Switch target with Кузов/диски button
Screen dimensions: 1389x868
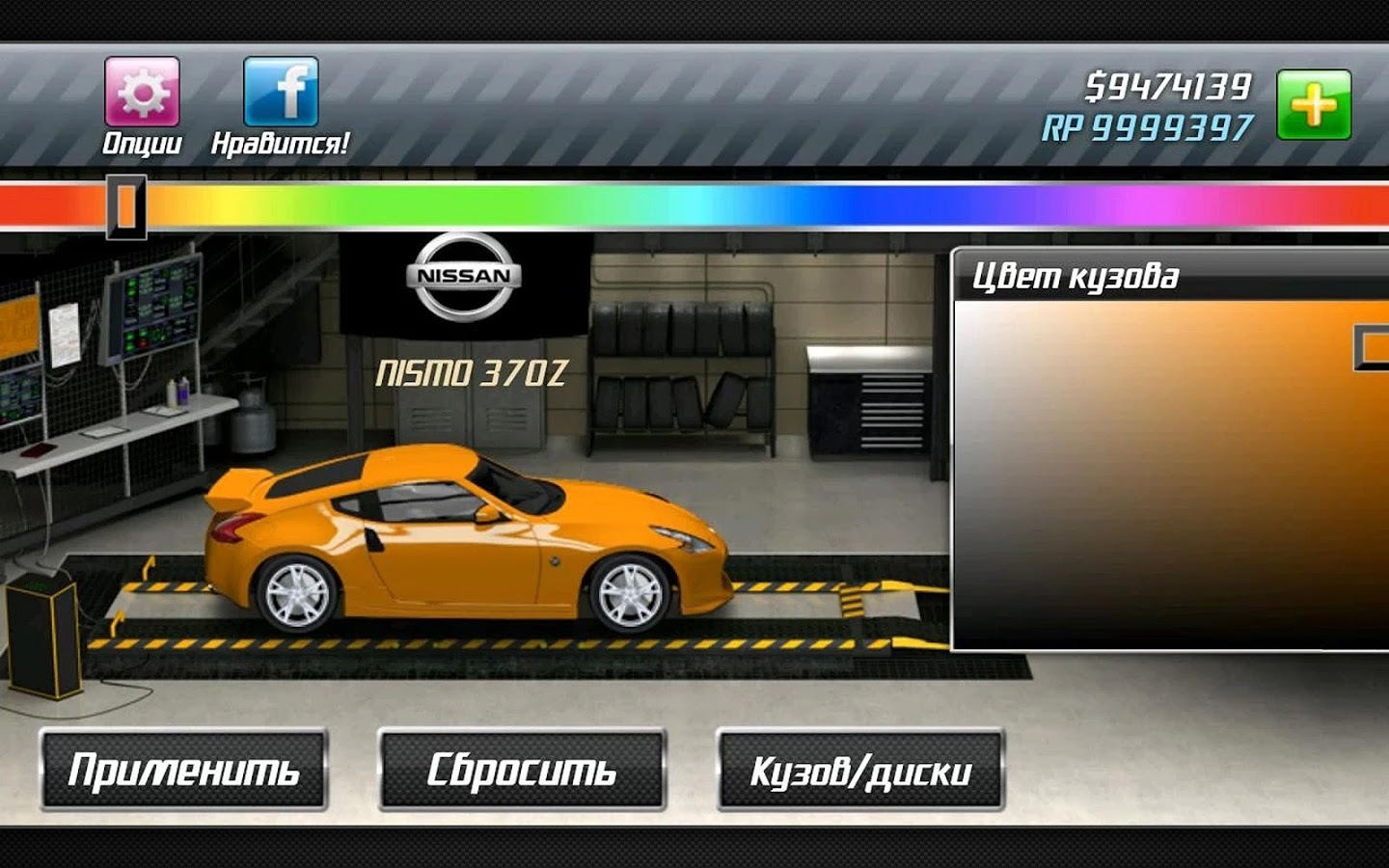coord(860,770)
